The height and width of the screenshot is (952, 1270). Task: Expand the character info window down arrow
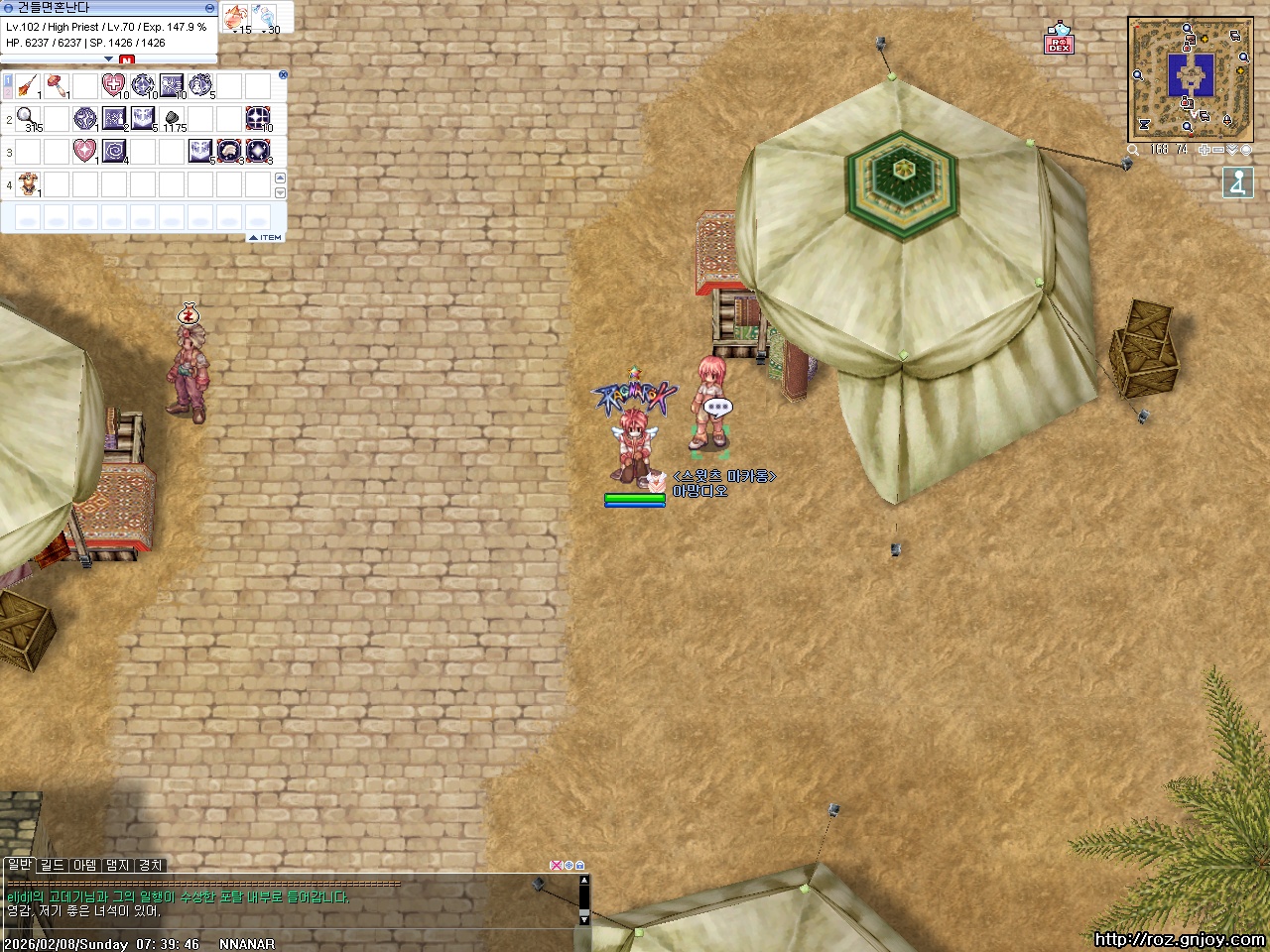109,59
